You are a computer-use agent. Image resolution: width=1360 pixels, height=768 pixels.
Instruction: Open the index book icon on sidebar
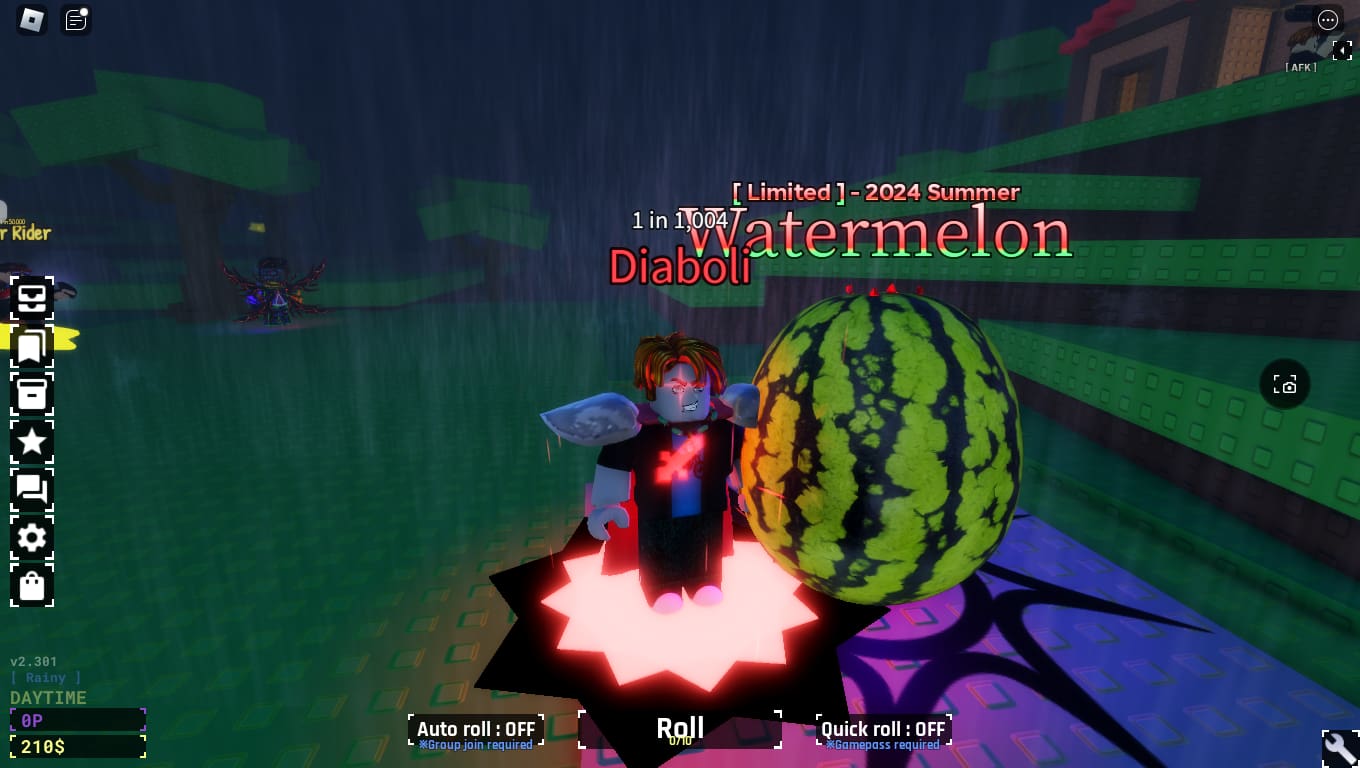click(31, 346)
